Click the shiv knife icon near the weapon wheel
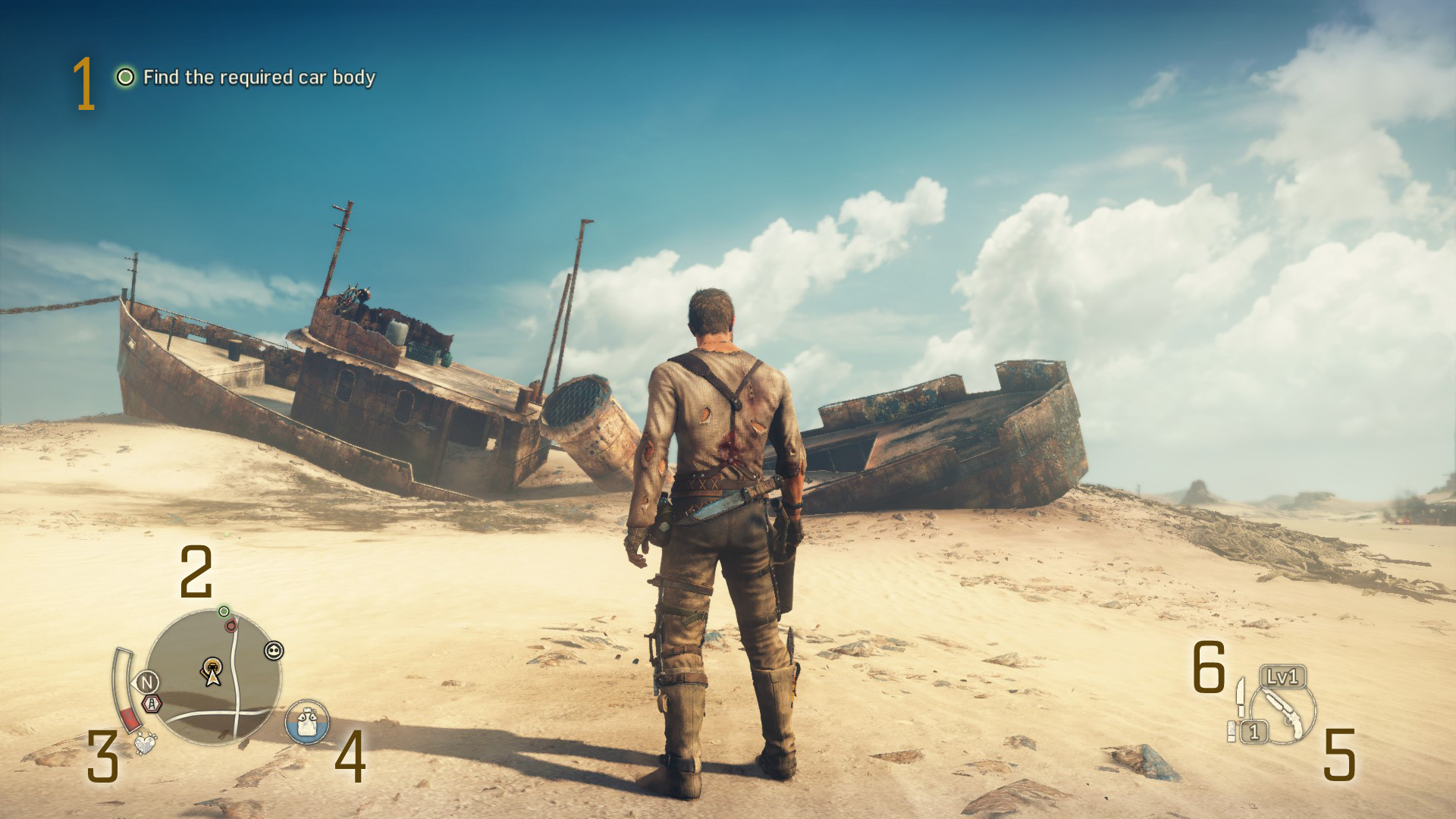 click(1241, 698)
